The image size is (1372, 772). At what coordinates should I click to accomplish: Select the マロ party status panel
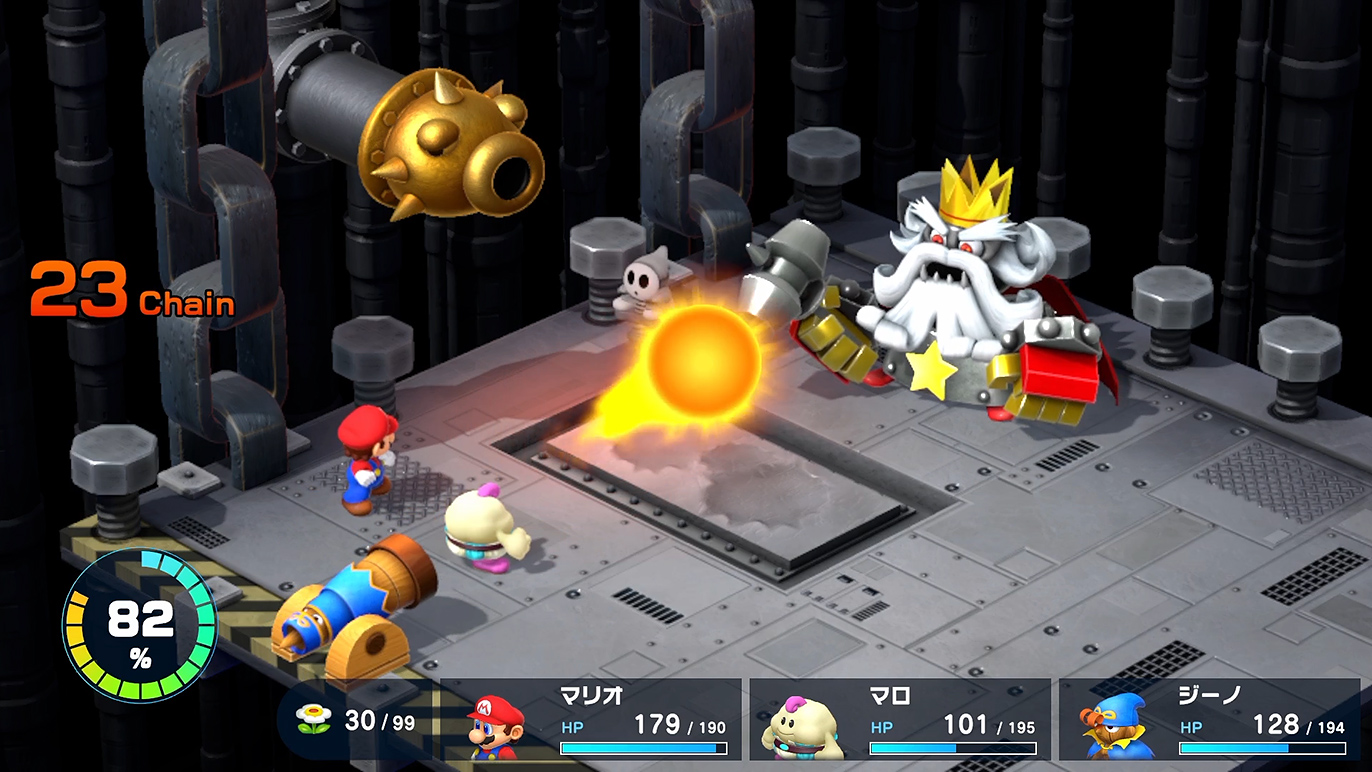point(900,720)
